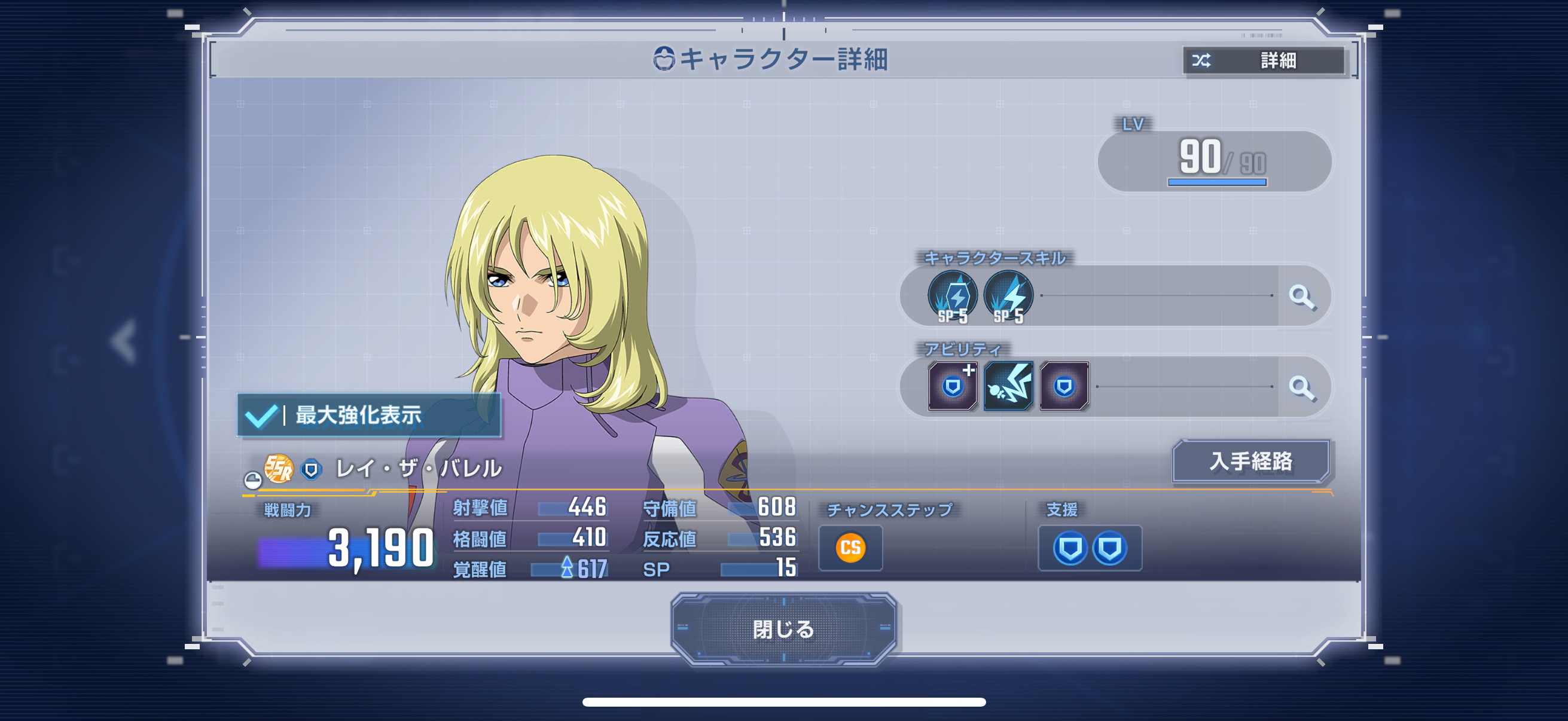Screen dimensions: 1568x721
Task: Tap the SSR rarity badge
Action: 279,469
